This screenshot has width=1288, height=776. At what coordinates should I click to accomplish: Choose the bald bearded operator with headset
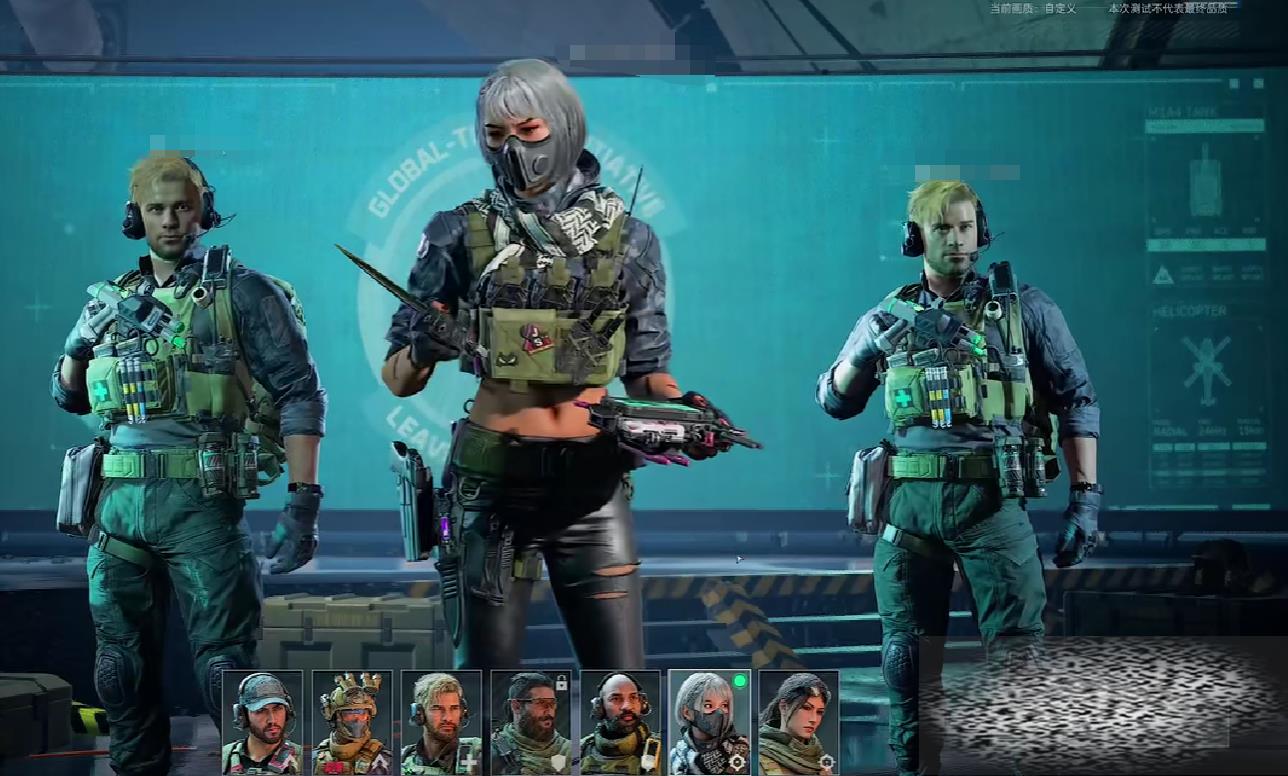click(x=620, y=722)
